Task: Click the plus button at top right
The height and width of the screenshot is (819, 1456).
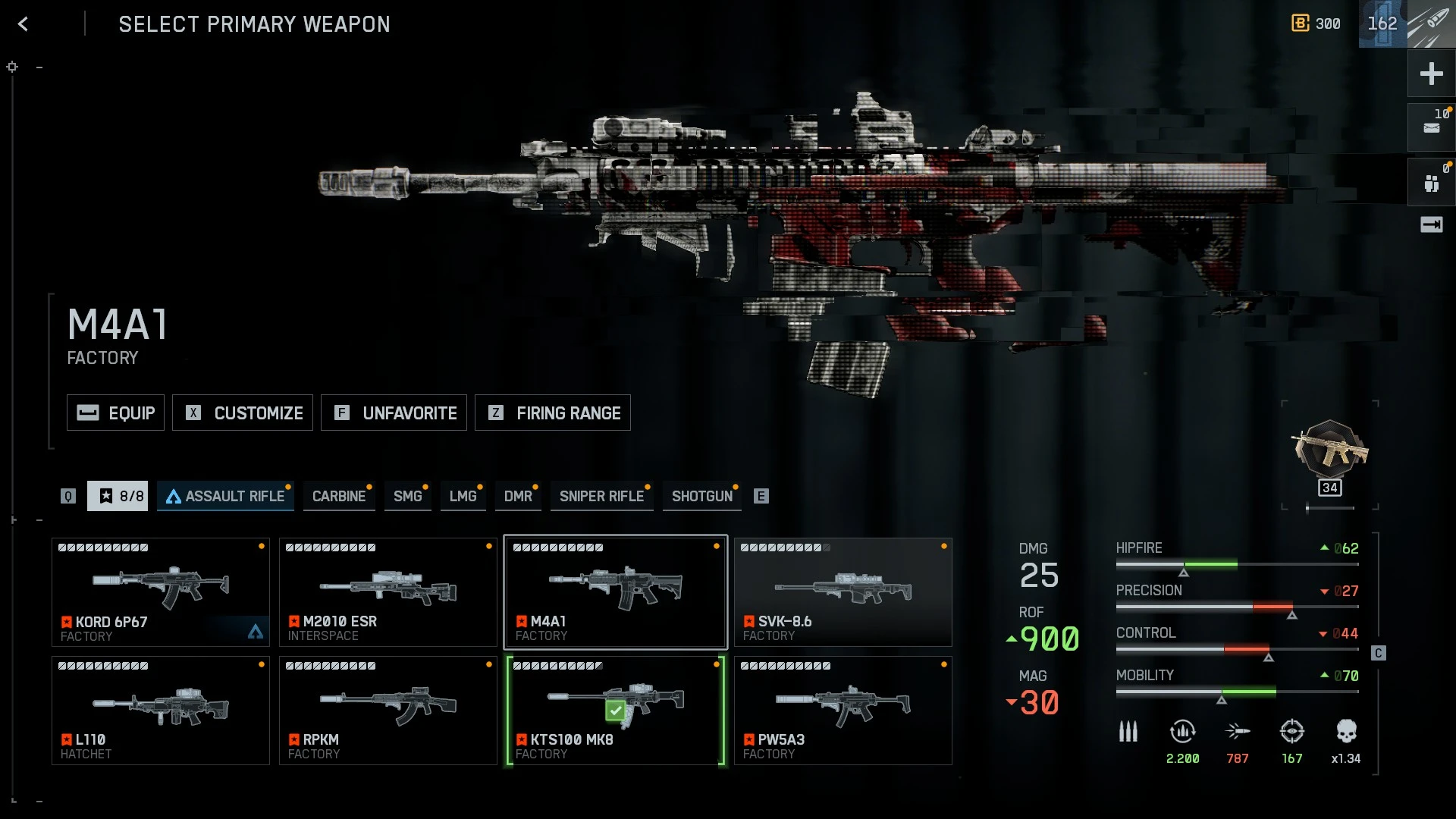Action: tap(1431, 74)
